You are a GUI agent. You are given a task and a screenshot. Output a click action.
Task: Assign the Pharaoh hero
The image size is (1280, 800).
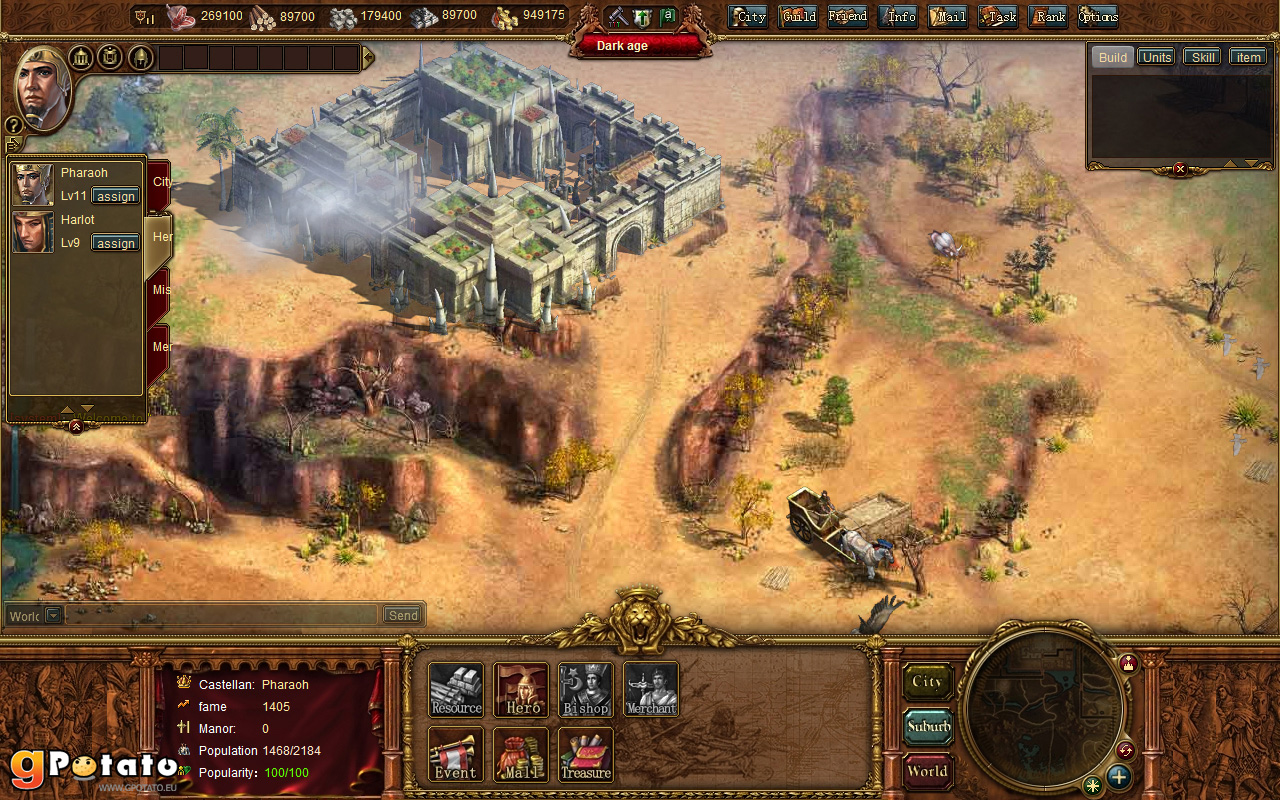click(116, 196)
